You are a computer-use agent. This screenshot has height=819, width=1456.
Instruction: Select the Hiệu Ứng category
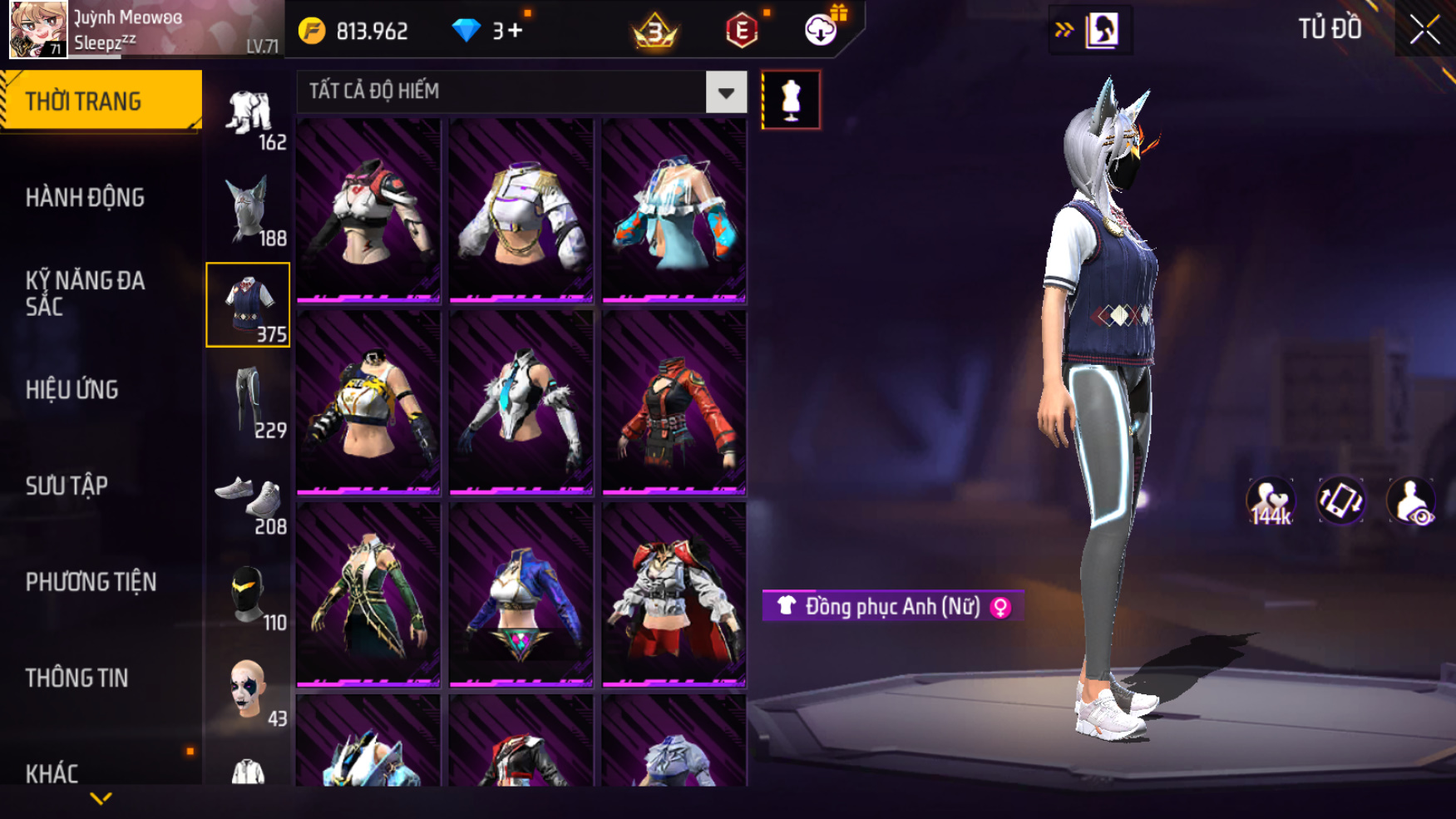(x=72, y=390)
